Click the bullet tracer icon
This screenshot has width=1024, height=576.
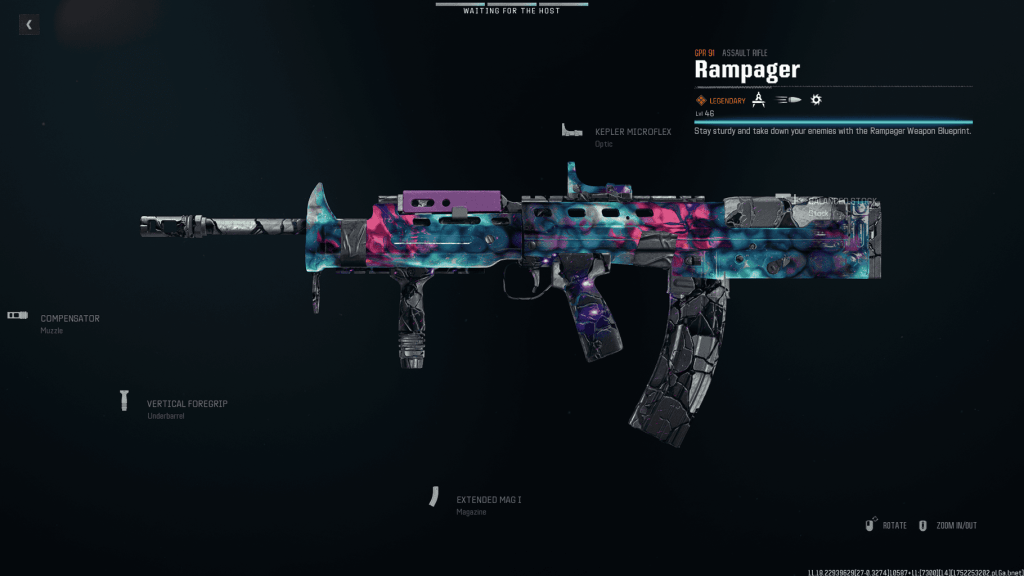point(789,100)
